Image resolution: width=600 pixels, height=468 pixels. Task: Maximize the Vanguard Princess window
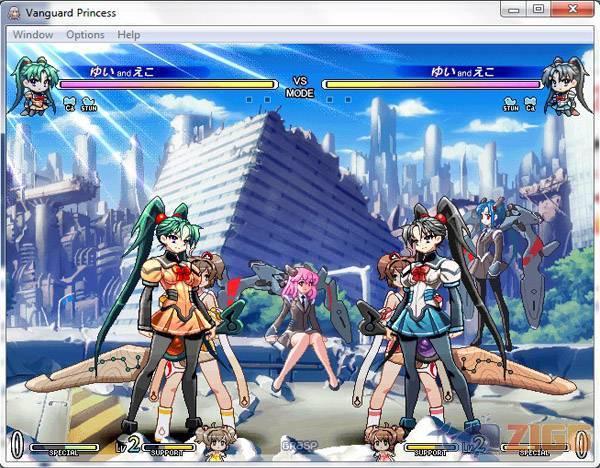click(x=537, y=9)
